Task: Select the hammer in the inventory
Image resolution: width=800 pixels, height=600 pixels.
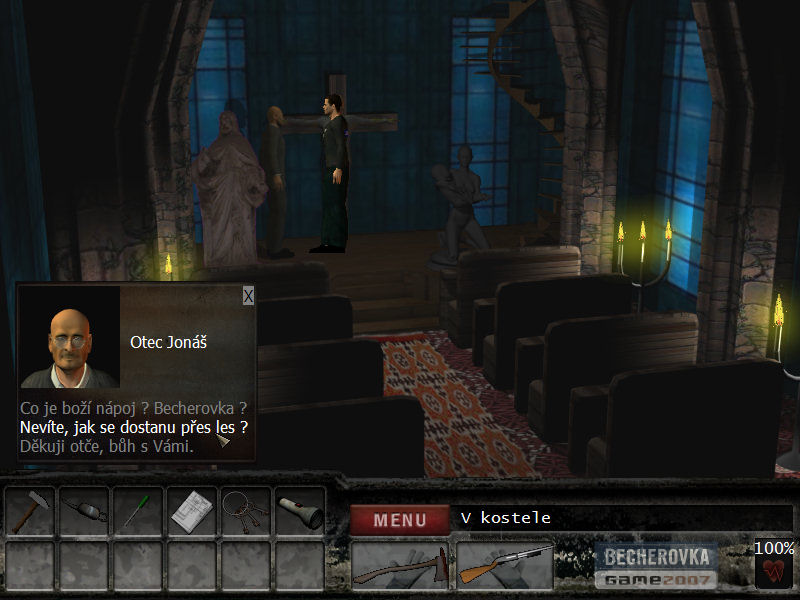Action: coord(30,512)
